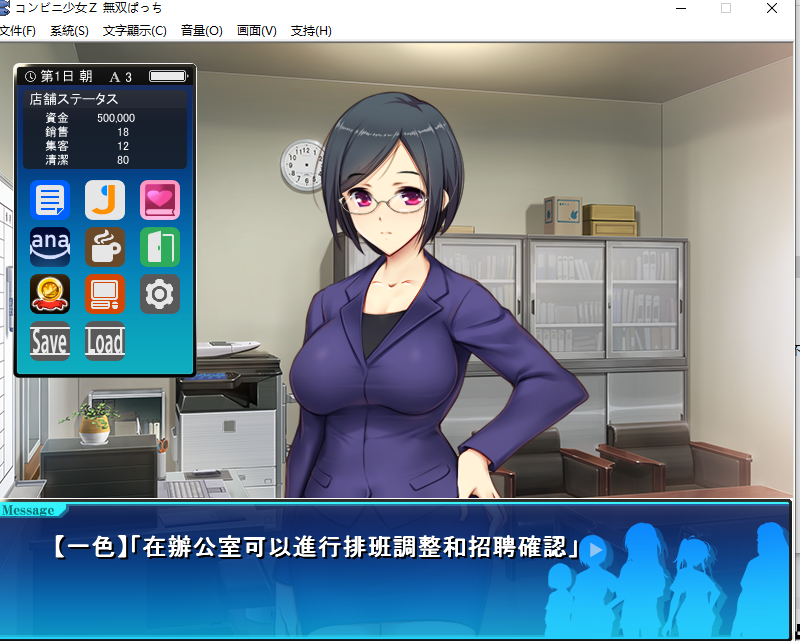This screenshot has width=800, height=641.
Task: Open the 音量(O) menu
Action: pos(202,31)
